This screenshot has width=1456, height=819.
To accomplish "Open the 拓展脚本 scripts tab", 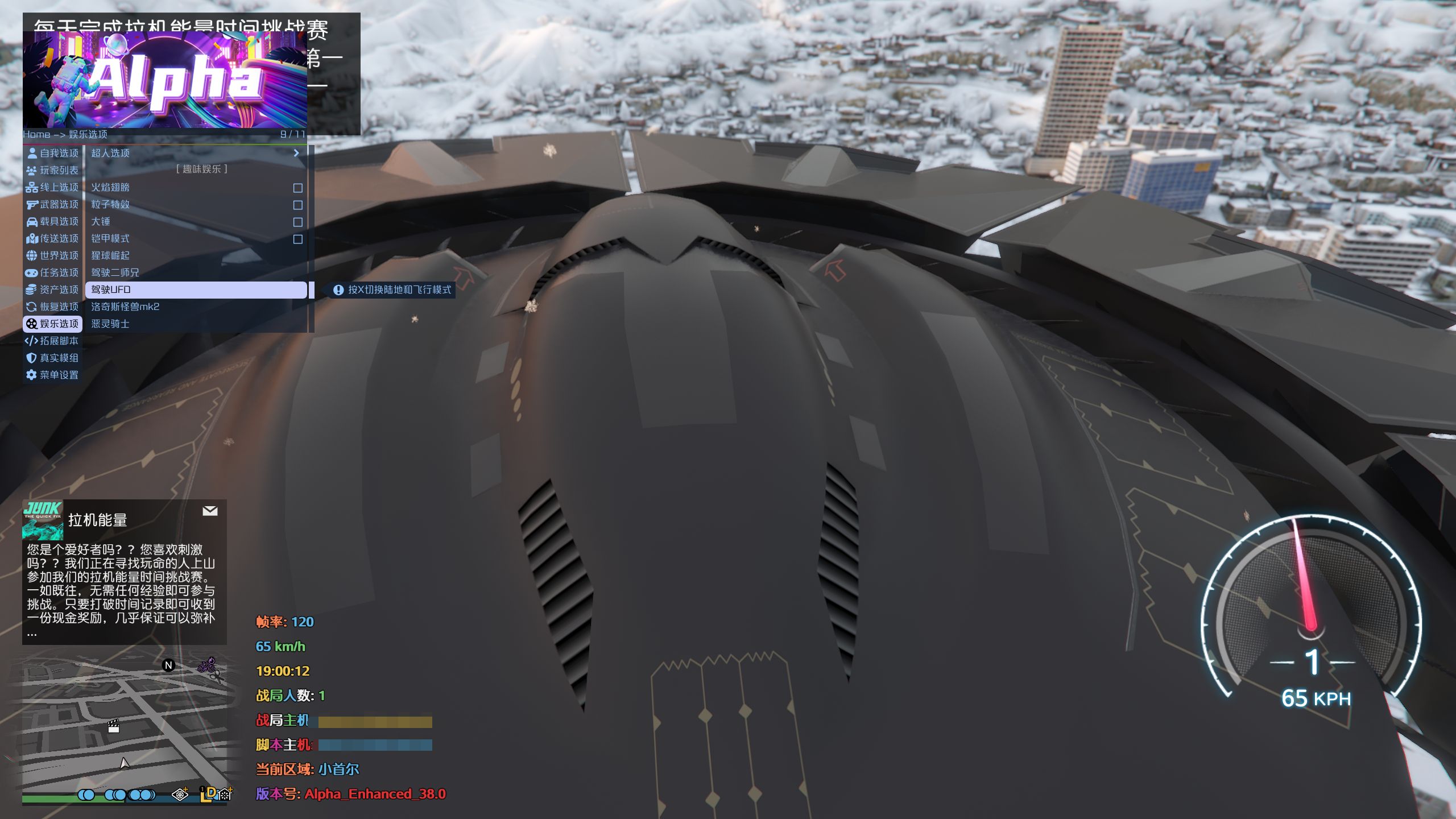I will [53, 341].
